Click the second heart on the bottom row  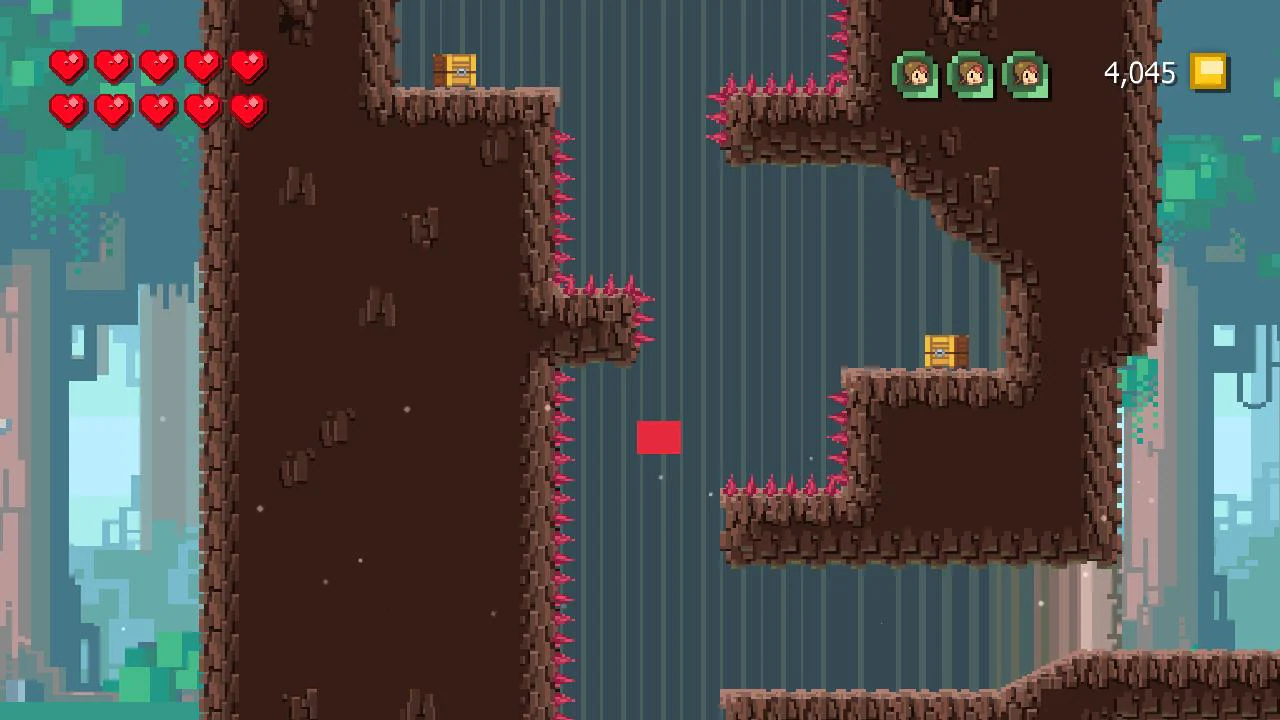pos(112,110)
